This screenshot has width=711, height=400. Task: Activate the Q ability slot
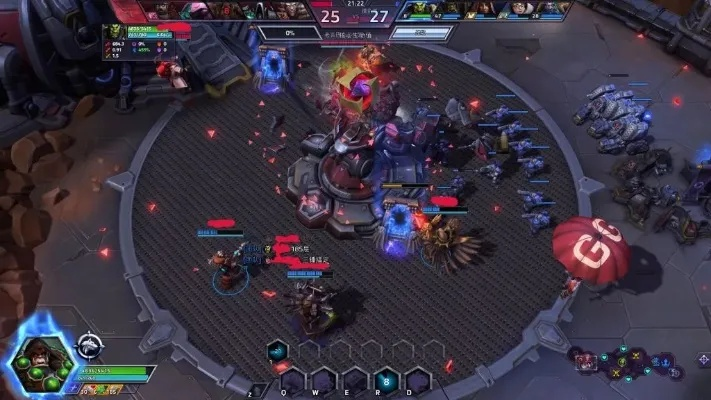(292, 378)
